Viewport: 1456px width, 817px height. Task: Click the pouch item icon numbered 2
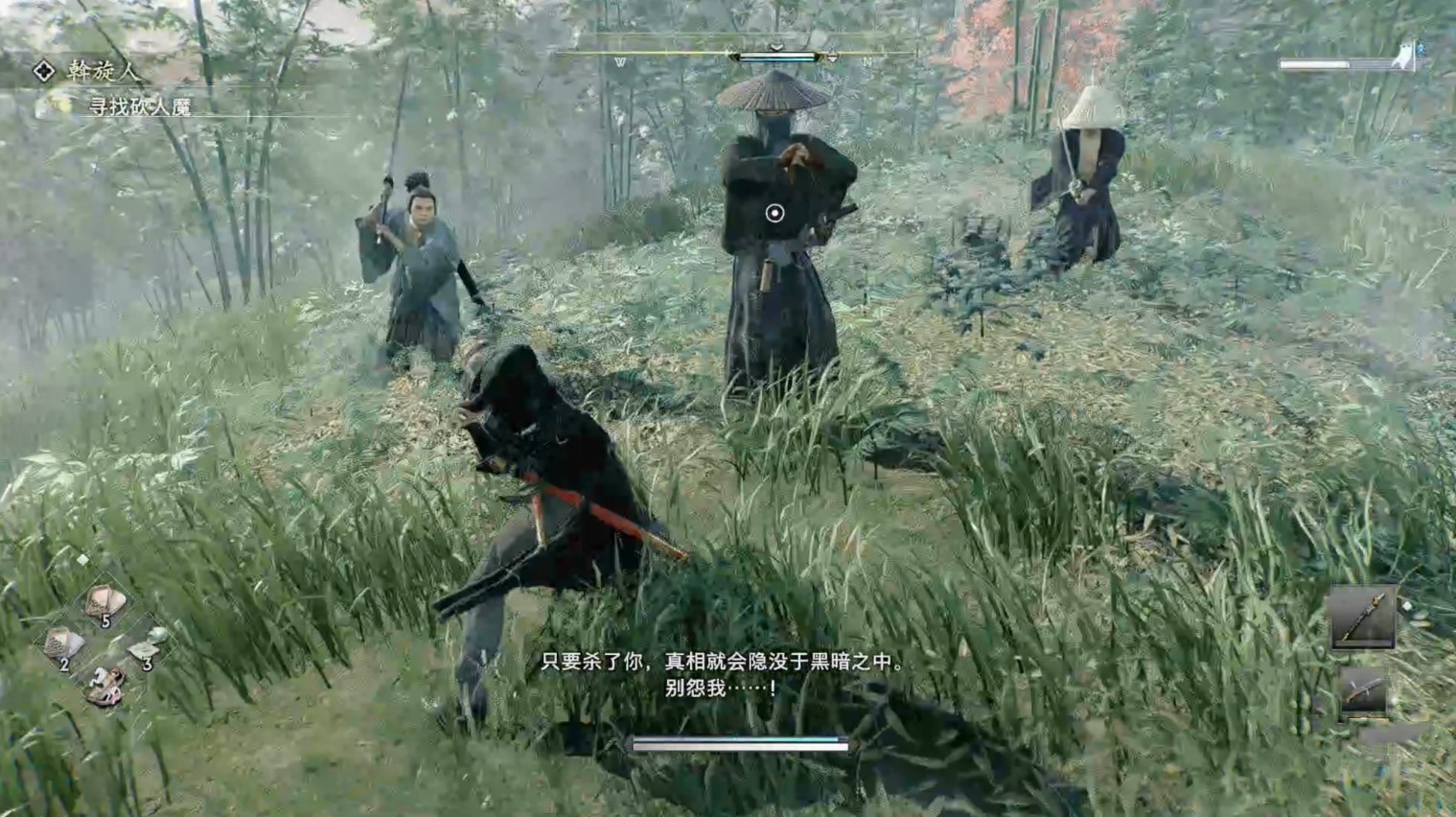(x=65, y=643)
